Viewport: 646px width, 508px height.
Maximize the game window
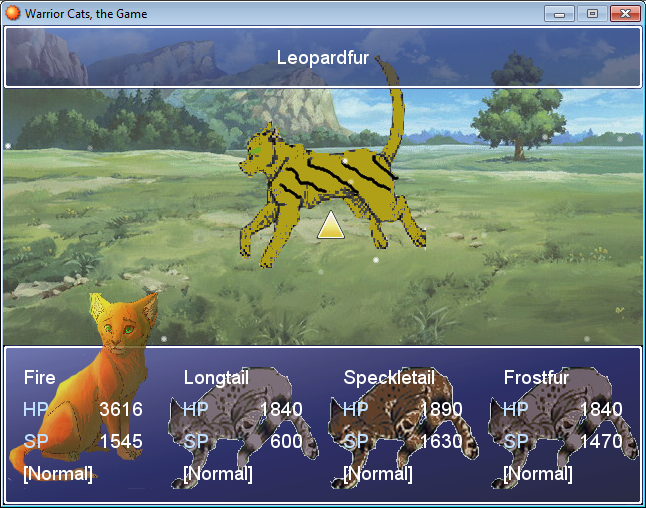[591, 13]
